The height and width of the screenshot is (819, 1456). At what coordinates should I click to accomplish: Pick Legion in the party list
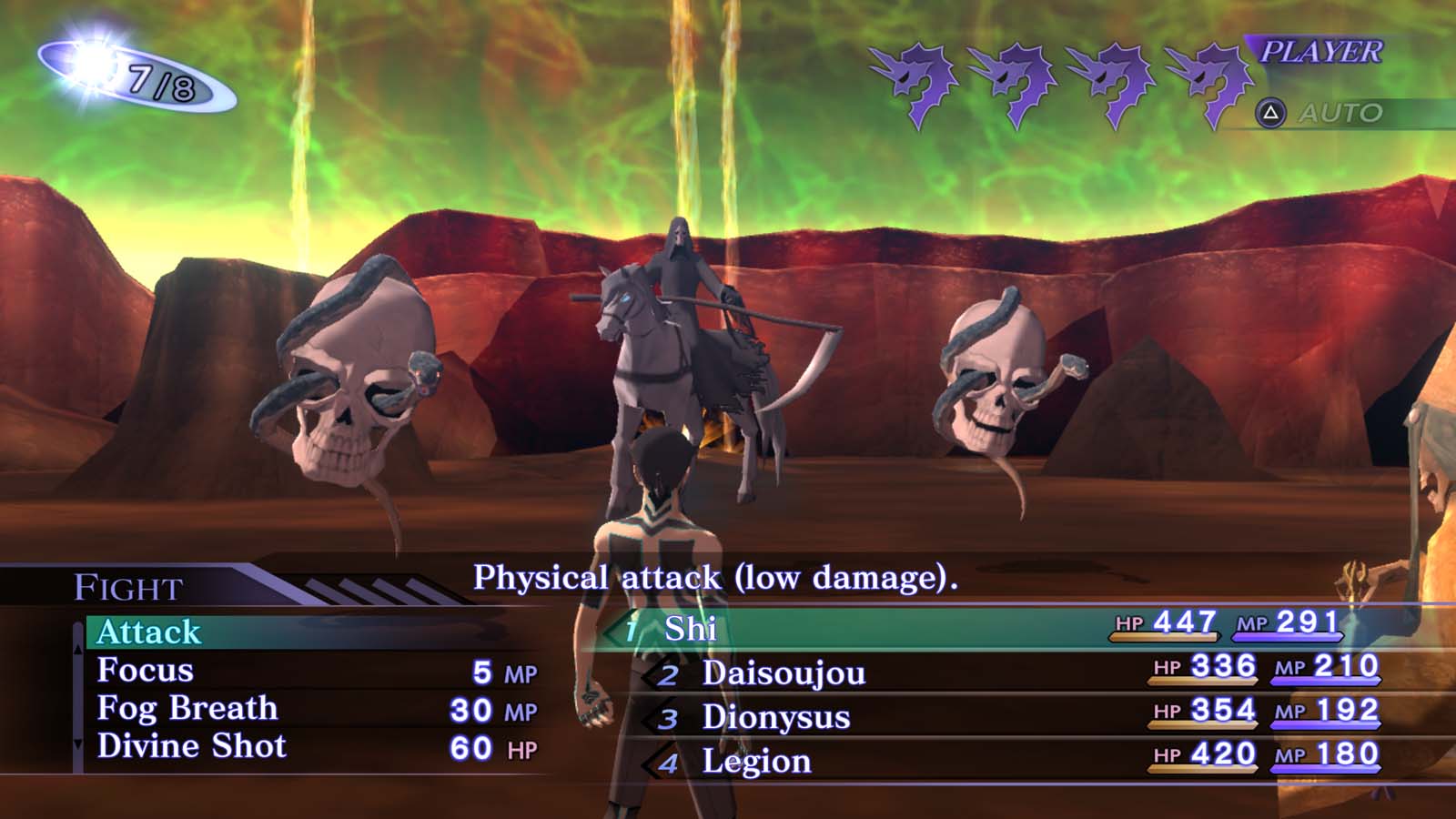pyautogui.click(x=756, y=762)
